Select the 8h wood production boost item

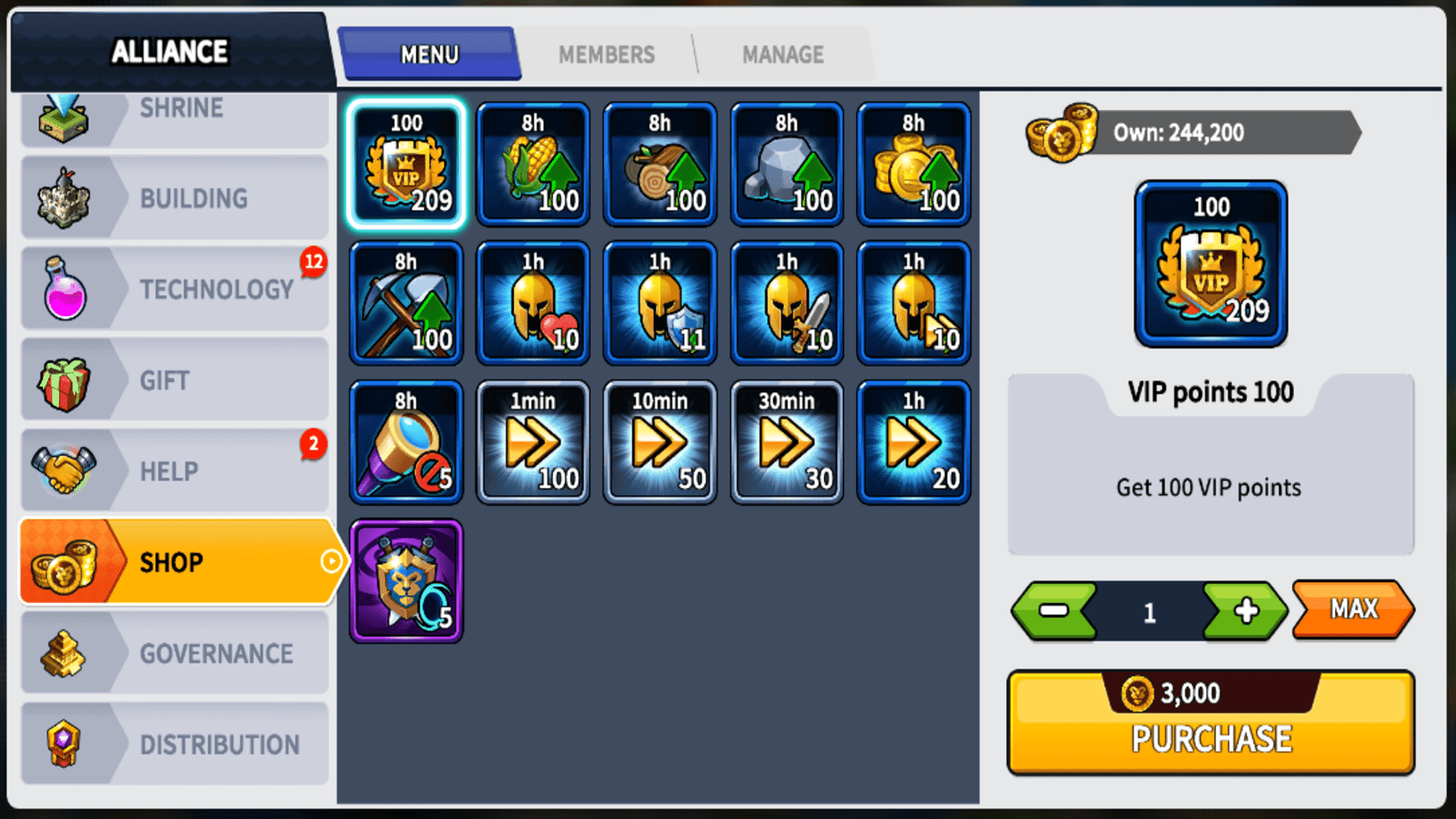(x=659, y=163)
